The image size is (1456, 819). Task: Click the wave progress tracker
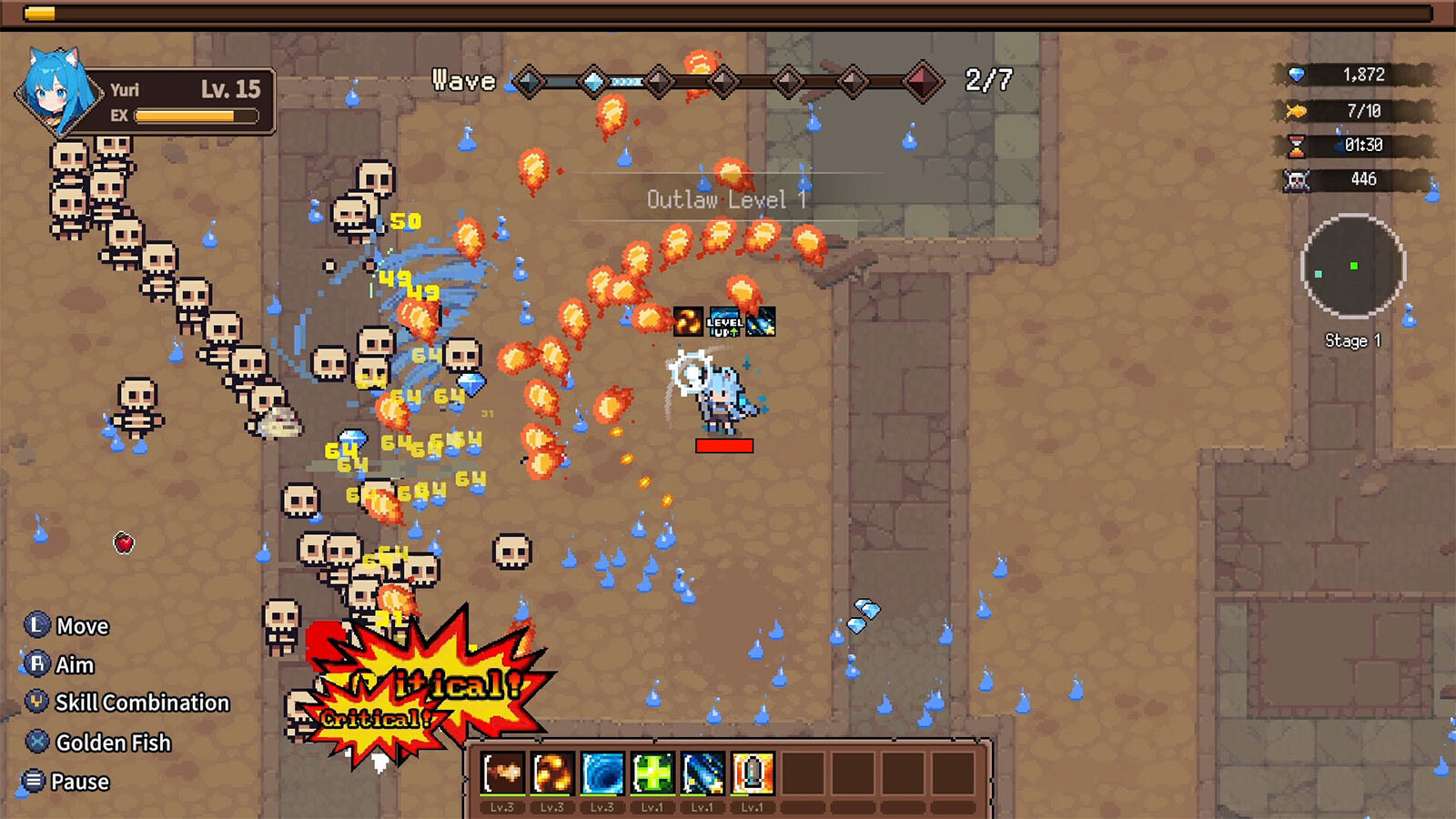click(x=723, y=82)
